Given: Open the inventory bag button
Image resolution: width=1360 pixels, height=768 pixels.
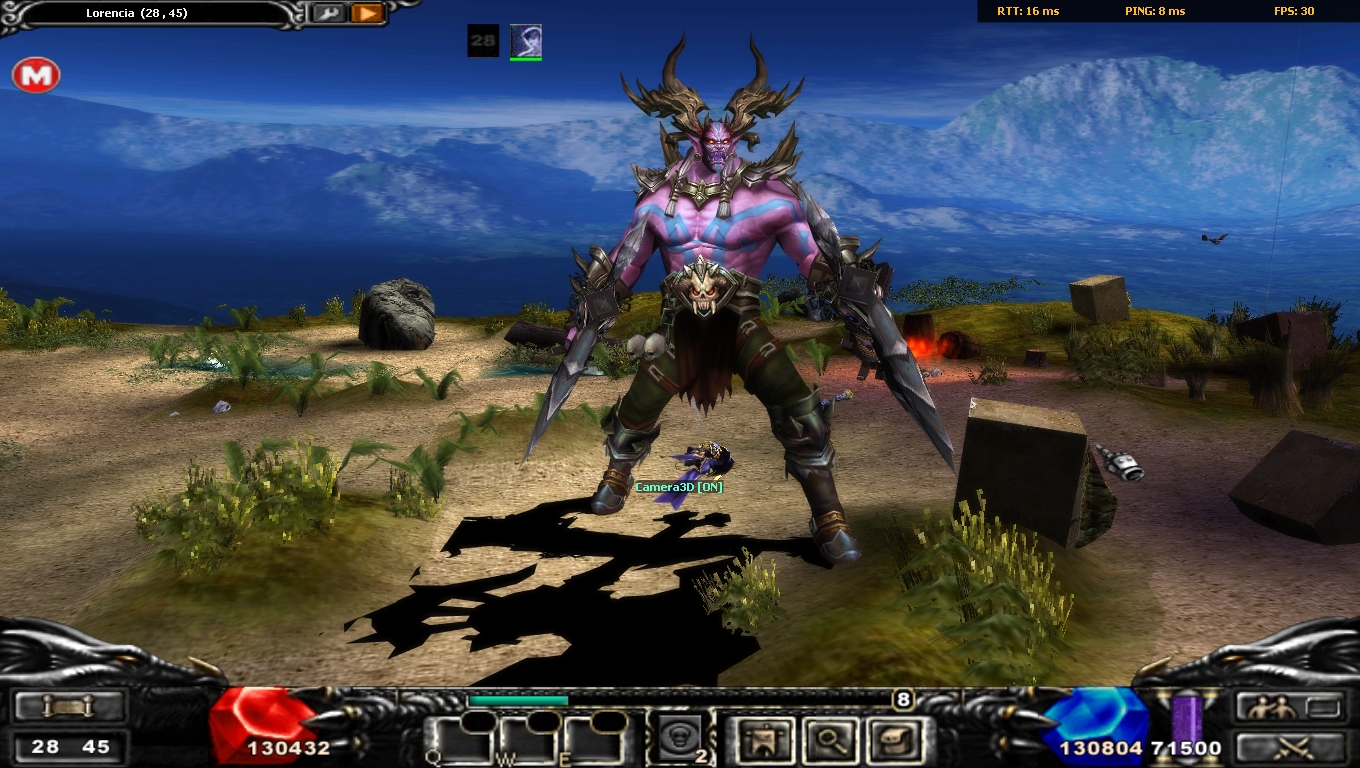Looking at the screenshot, I should click(896, 740).
